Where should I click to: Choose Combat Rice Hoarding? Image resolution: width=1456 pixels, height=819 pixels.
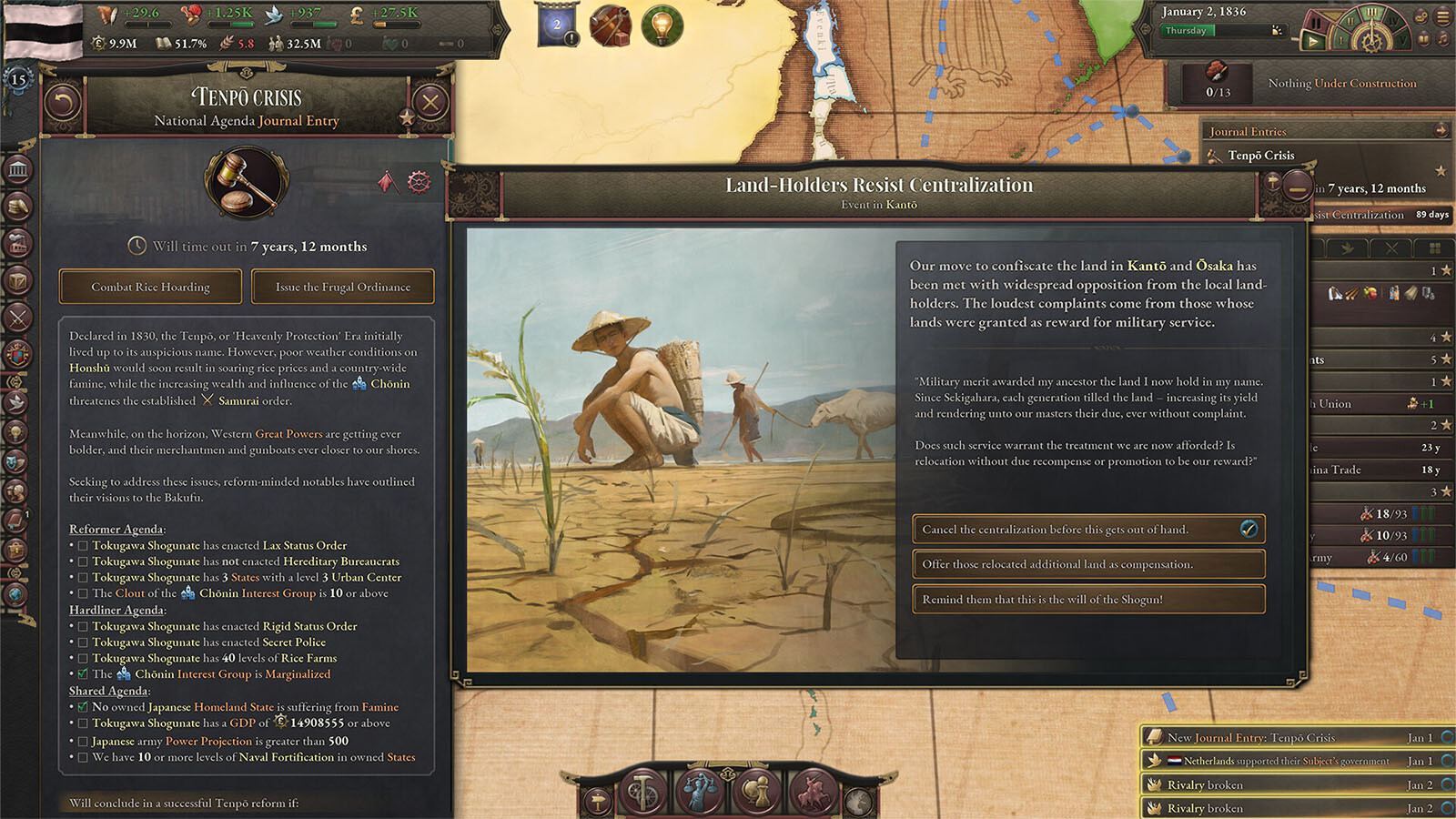click(150, 287)
